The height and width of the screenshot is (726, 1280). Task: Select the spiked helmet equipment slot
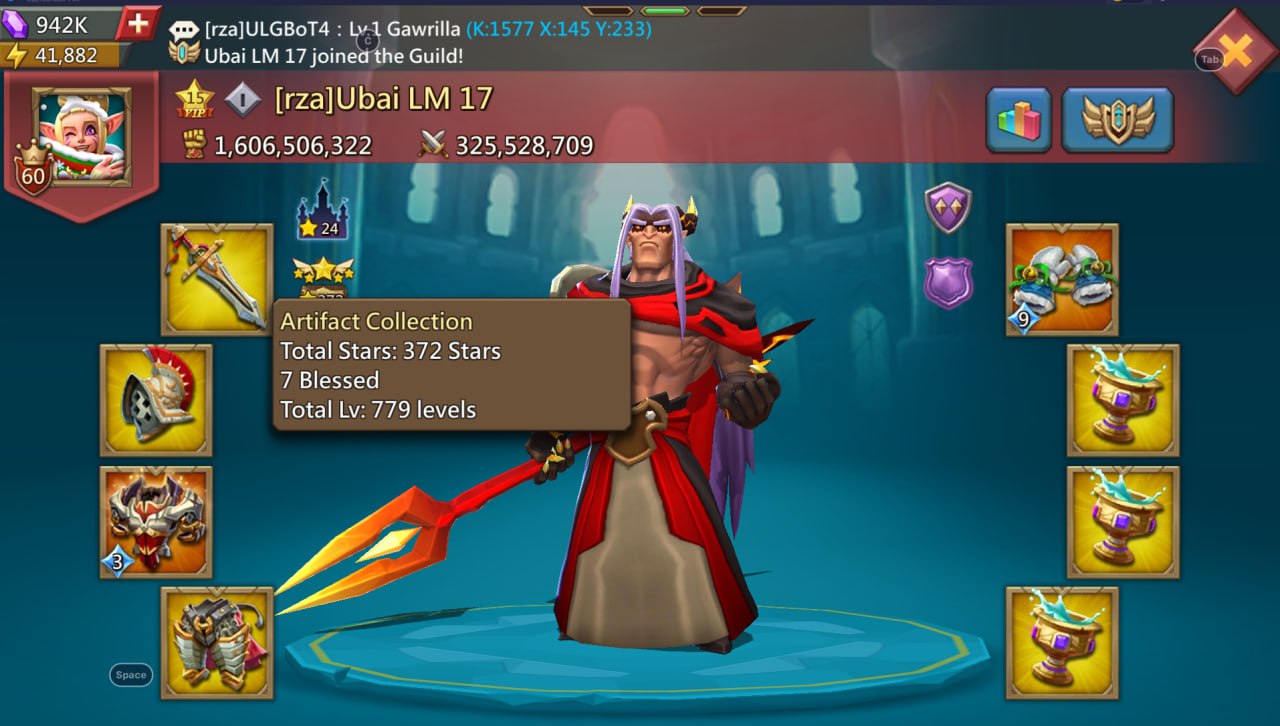coord(156,400)
